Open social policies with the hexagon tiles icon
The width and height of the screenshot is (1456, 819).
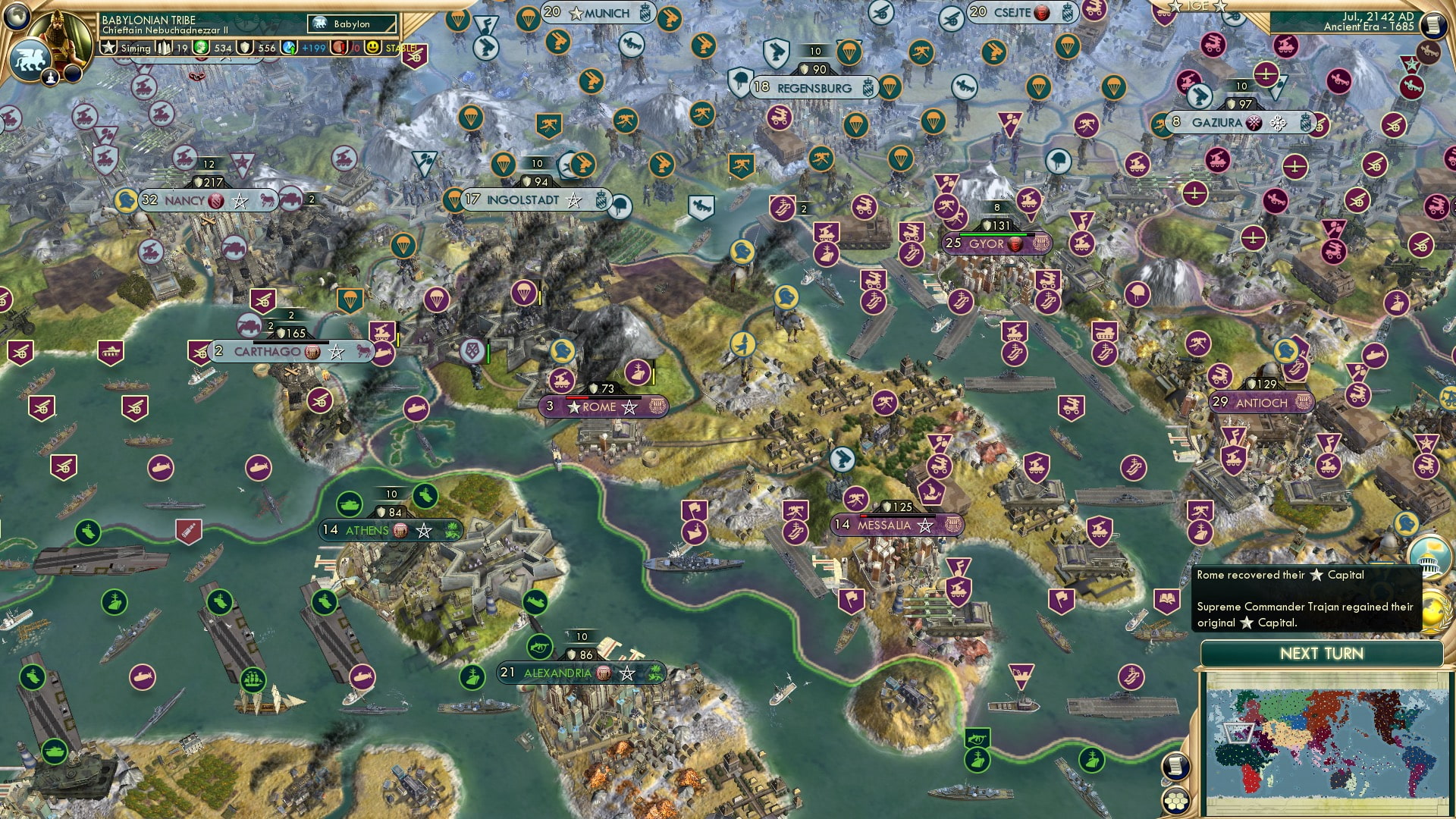click(x=1176, y=802)
